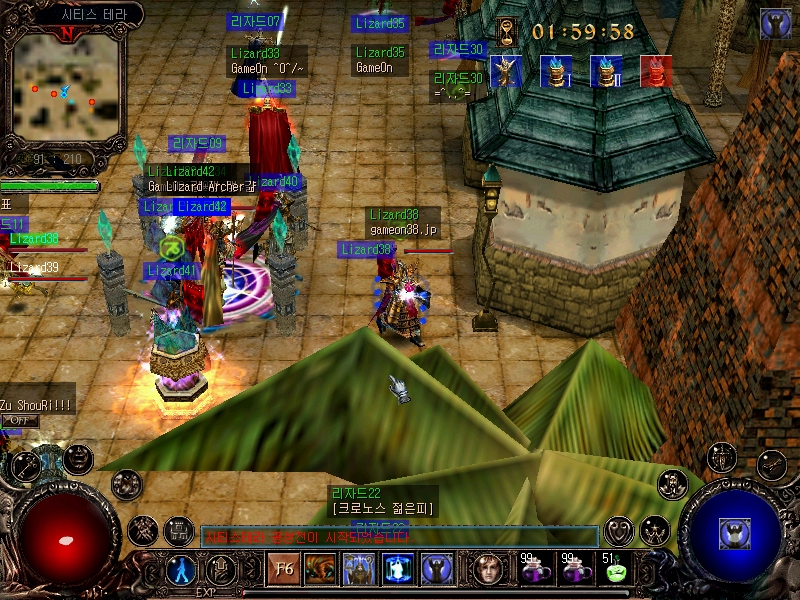800x600 pixels.
Task: Select the skill icon inside the blue orb
Action: pyautogui.click(x=735, y=533)
